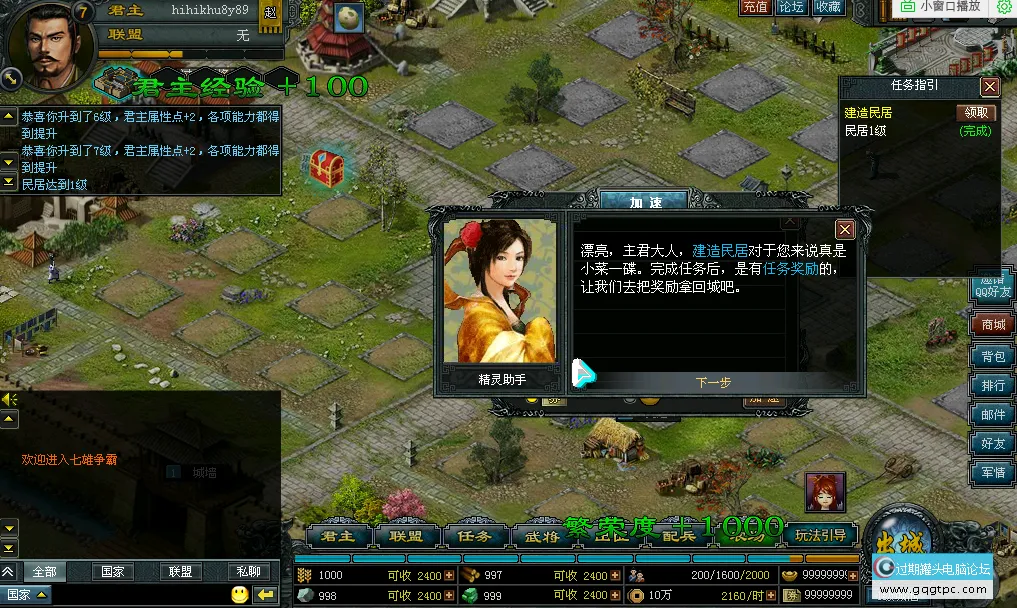Image resolution: width=1017 pixels, height=608 pixels.
Task: Open the 论坛 forum link
Action: [x=791, y=7]
